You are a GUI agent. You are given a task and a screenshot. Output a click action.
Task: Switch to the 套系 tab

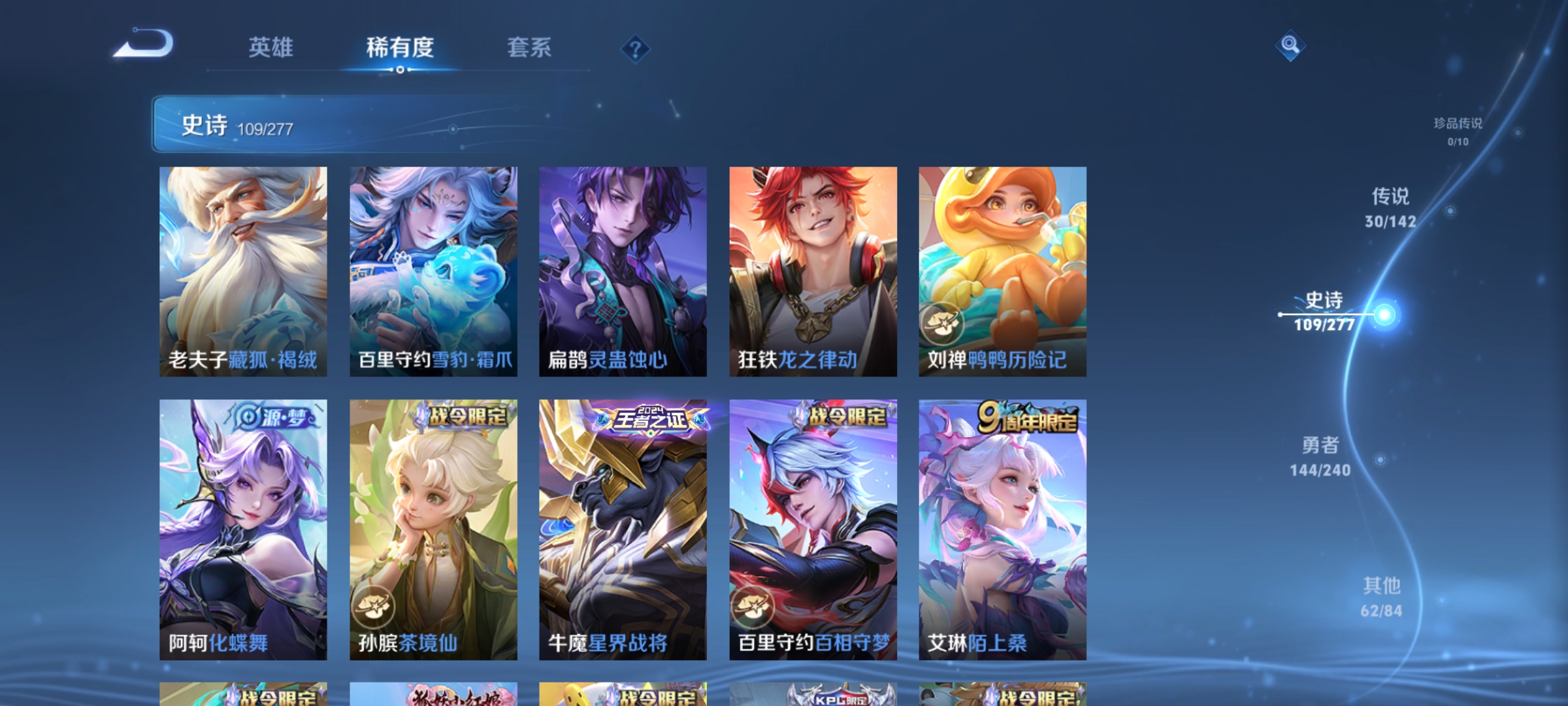click(531, 47)
